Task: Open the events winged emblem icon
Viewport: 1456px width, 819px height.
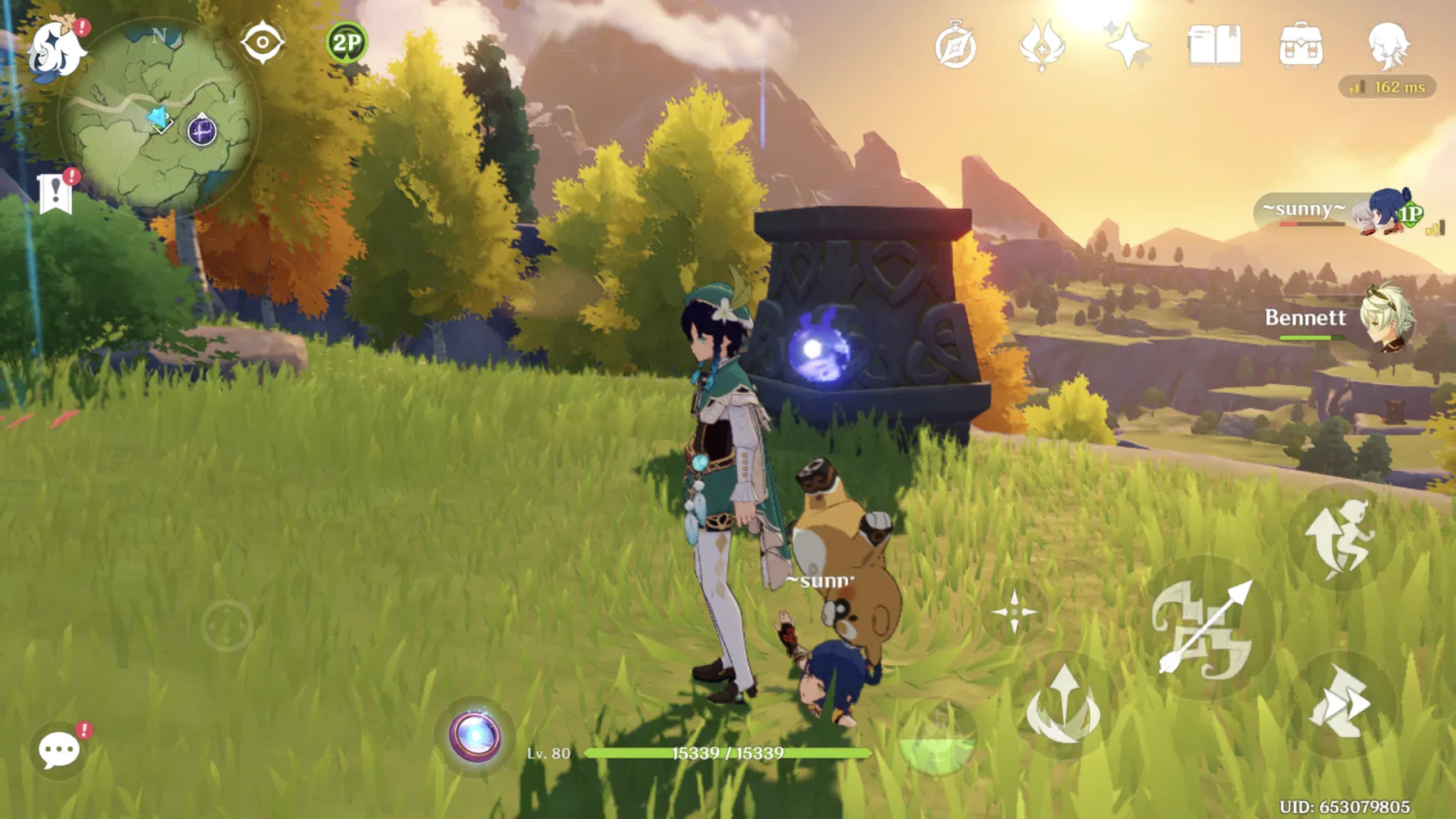Action: 1041,45
